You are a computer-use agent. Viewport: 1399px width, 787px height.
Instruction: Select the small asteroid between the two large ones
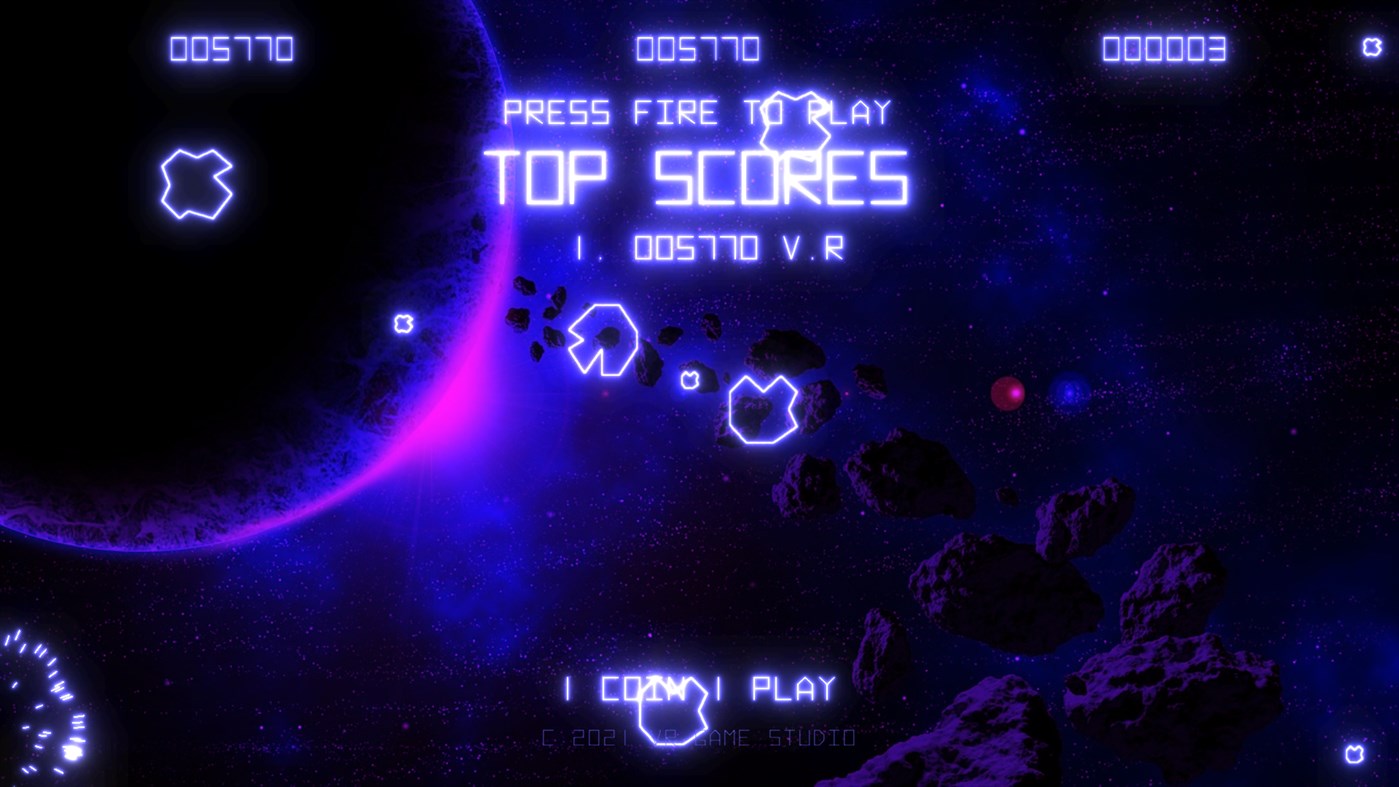pyautogui.click(x=691, y=379)
